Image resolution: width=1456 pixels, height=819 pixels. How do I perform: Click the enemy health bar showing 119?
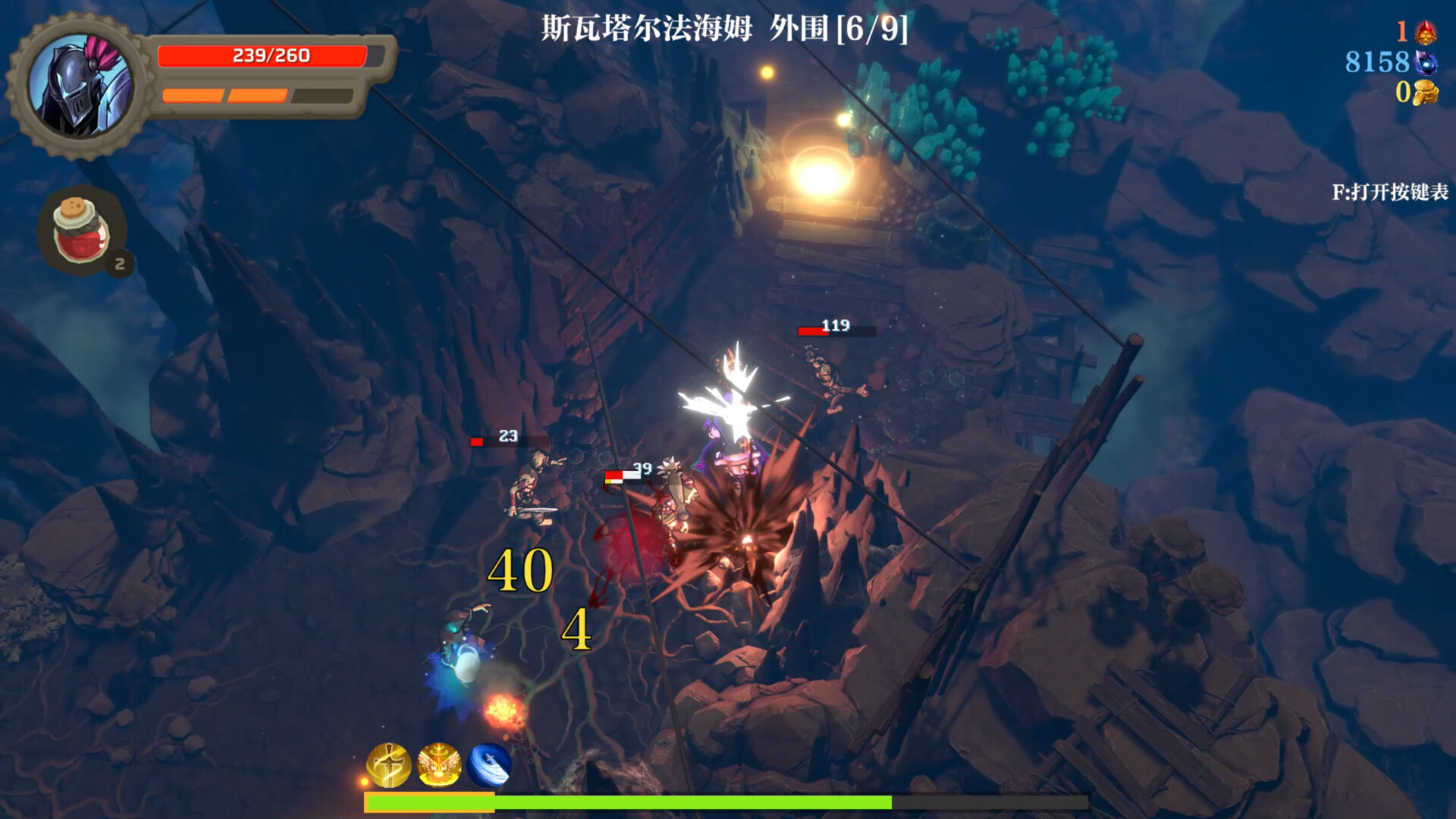(x=836, y=331)
